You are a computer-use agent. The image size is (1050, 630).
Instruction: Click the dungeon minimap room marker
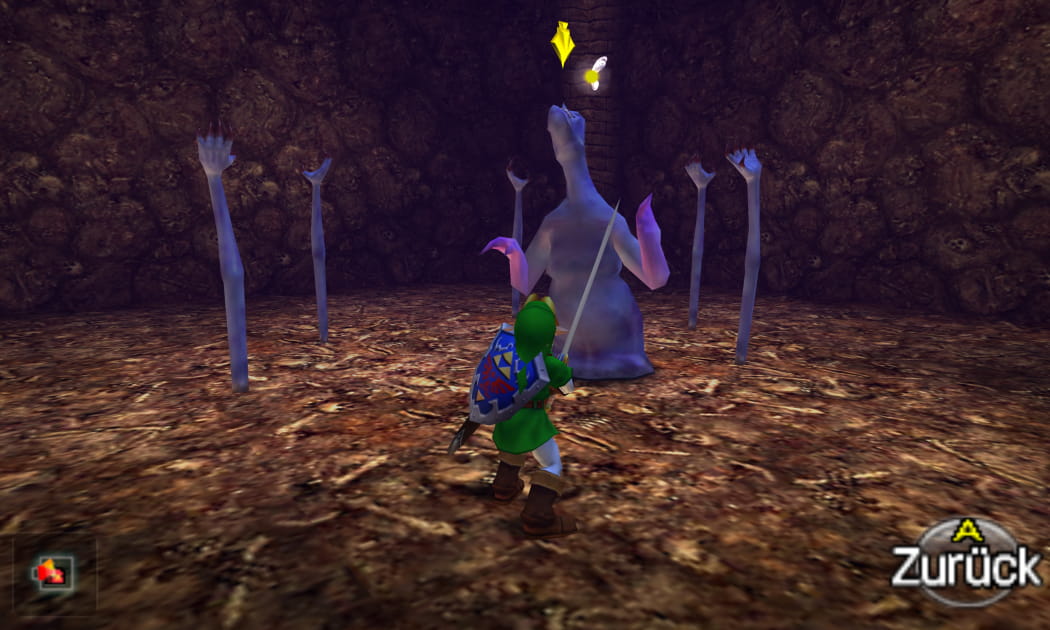52,573
